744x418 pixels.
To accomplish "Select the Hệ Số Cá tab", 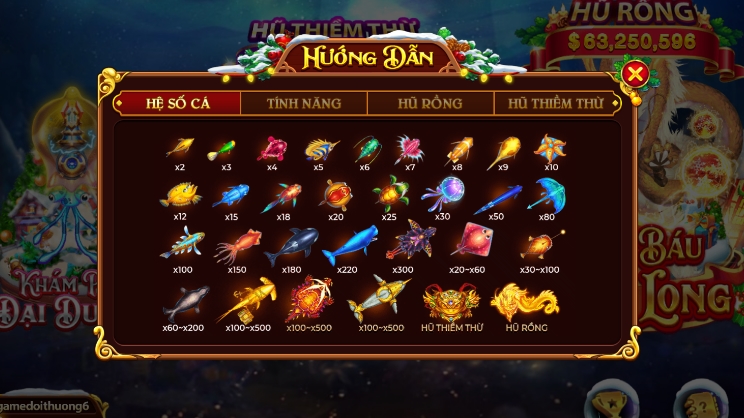I will pyautogui.click(x=179, y=103).
